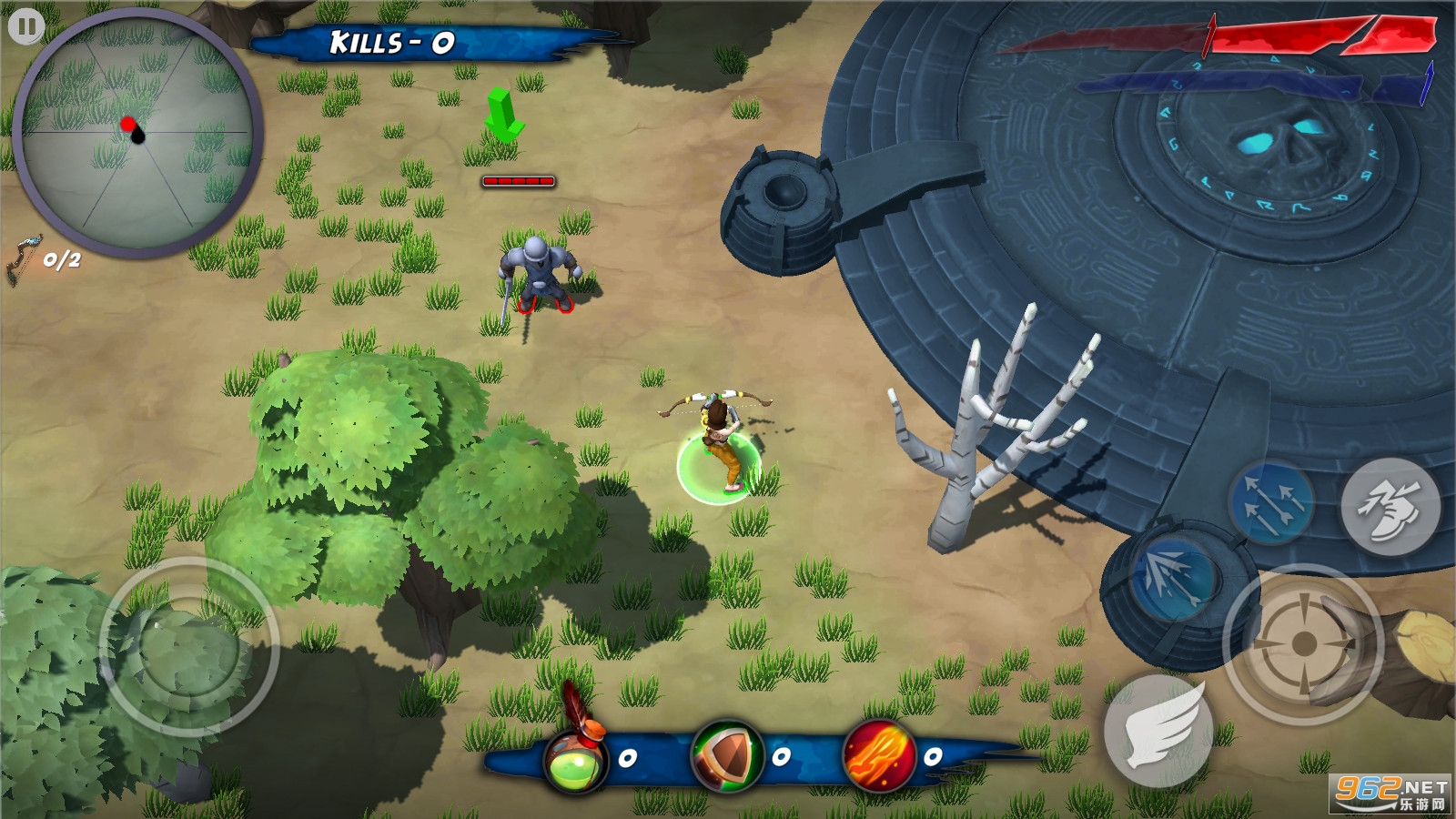Click the circular minimap
The height and width of the screenshot is (819, 1456).
coord(136,134)
